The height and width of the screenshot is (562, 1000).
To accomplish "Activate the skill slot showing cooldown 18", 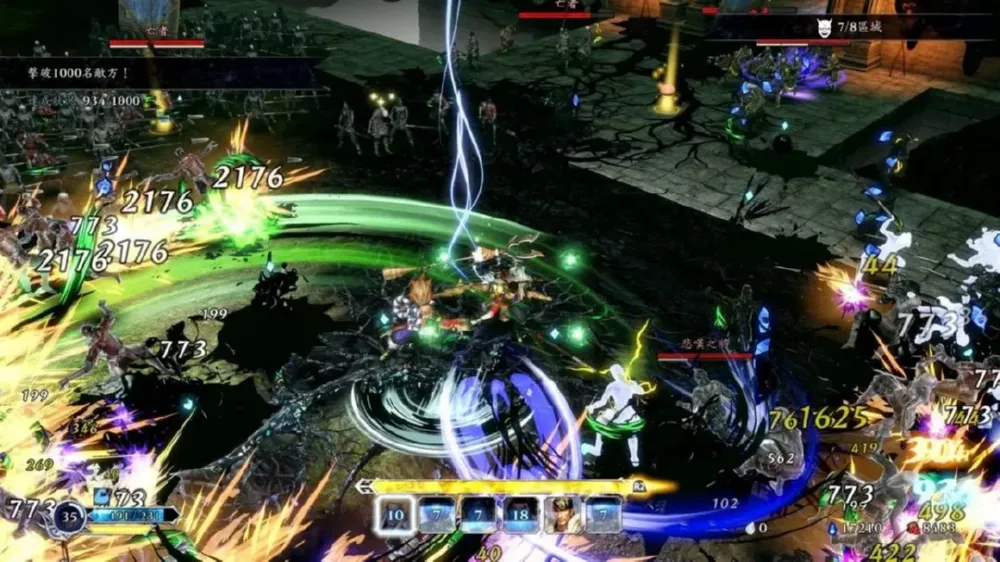I will (x=520, y=514).
